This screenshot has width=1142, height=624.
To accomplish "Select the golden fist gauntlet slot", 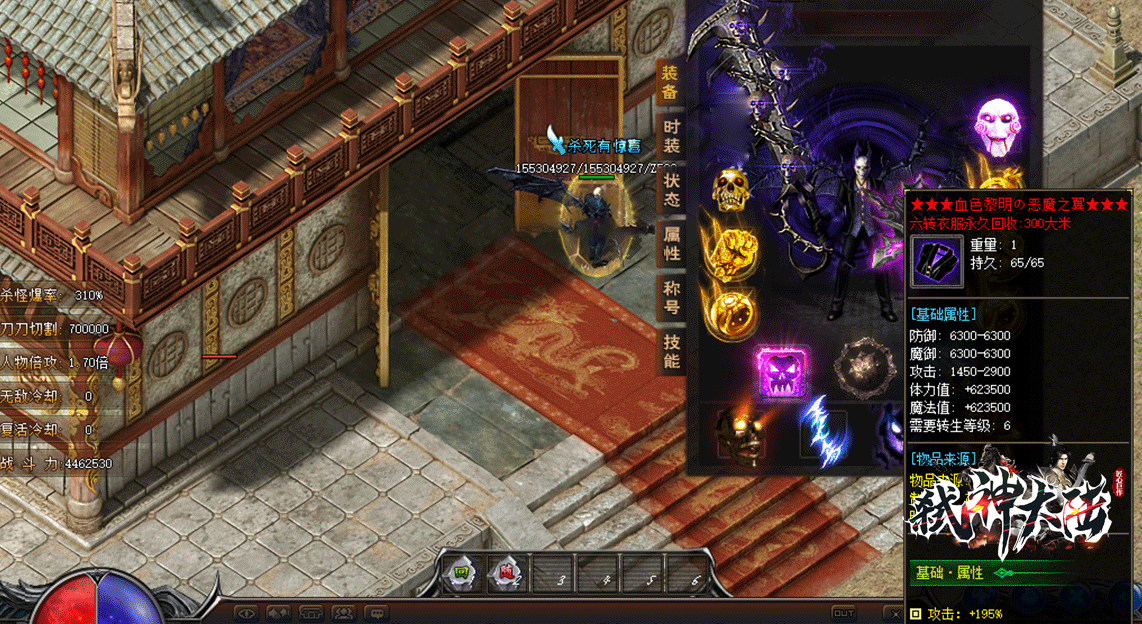I will coord(732,247).
